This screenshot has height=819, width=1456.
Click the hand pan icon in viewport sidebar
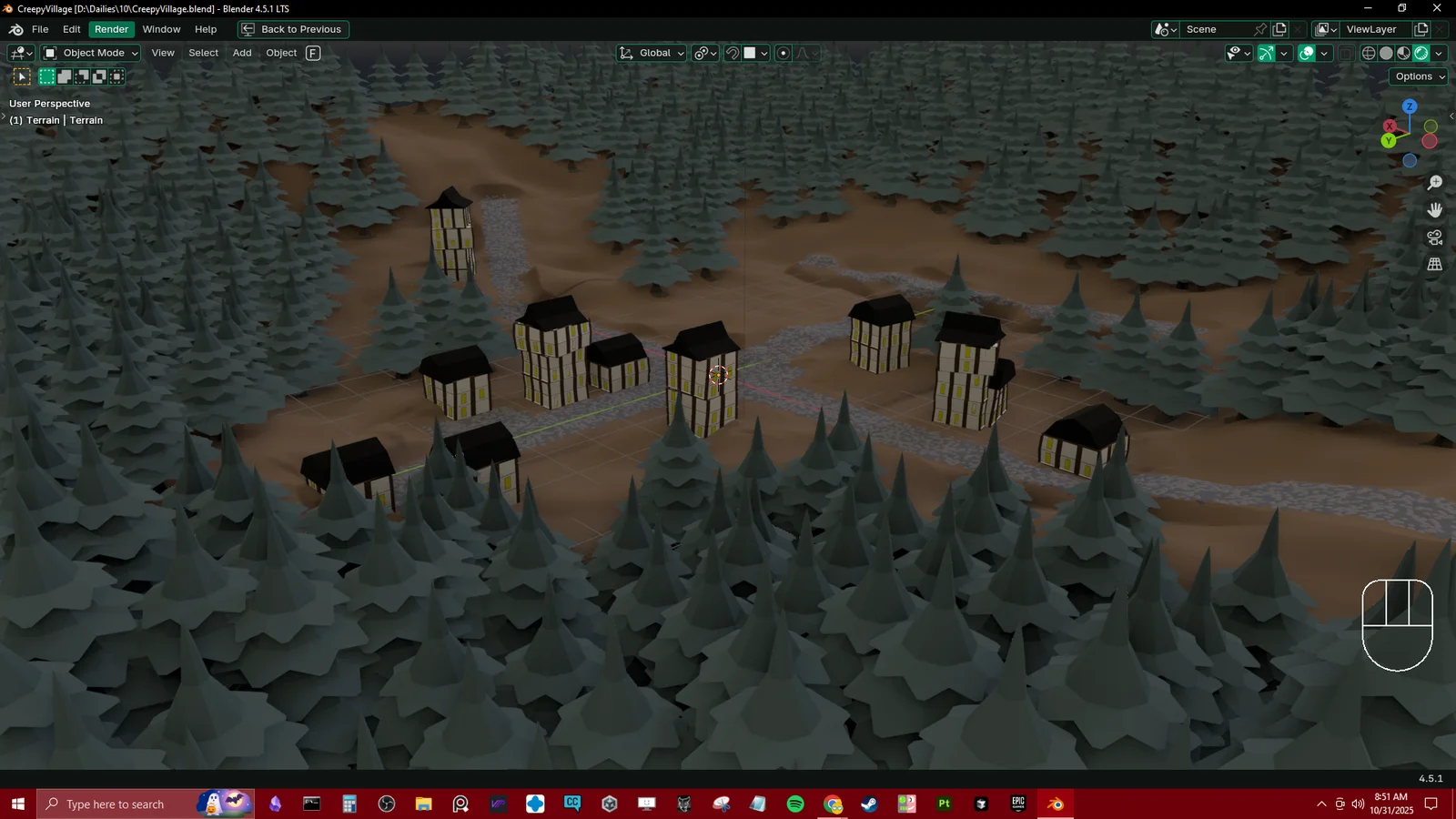click(x=1434, y=209)
